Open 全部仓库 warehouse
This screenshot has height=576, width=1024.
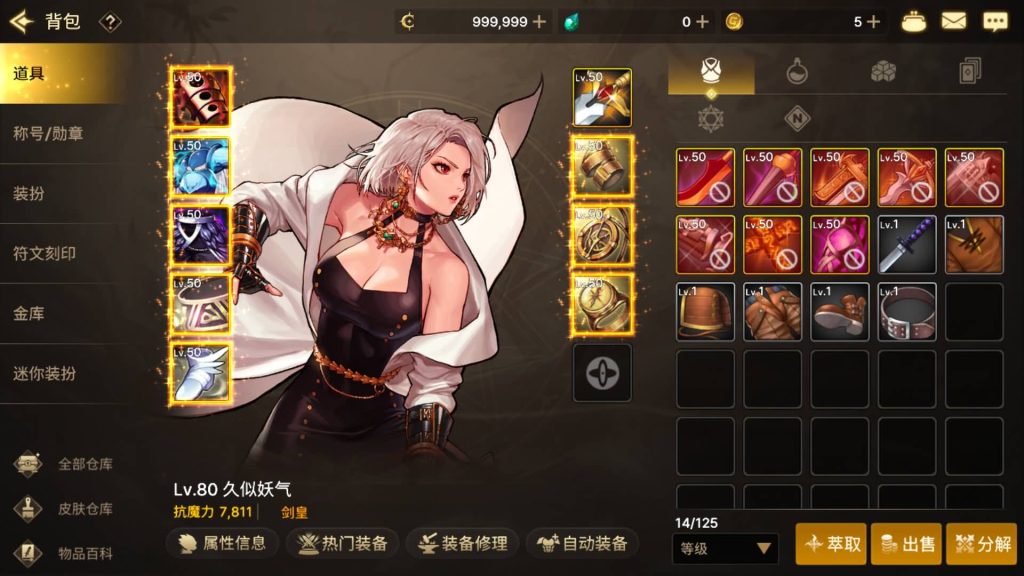coord(68,464)
